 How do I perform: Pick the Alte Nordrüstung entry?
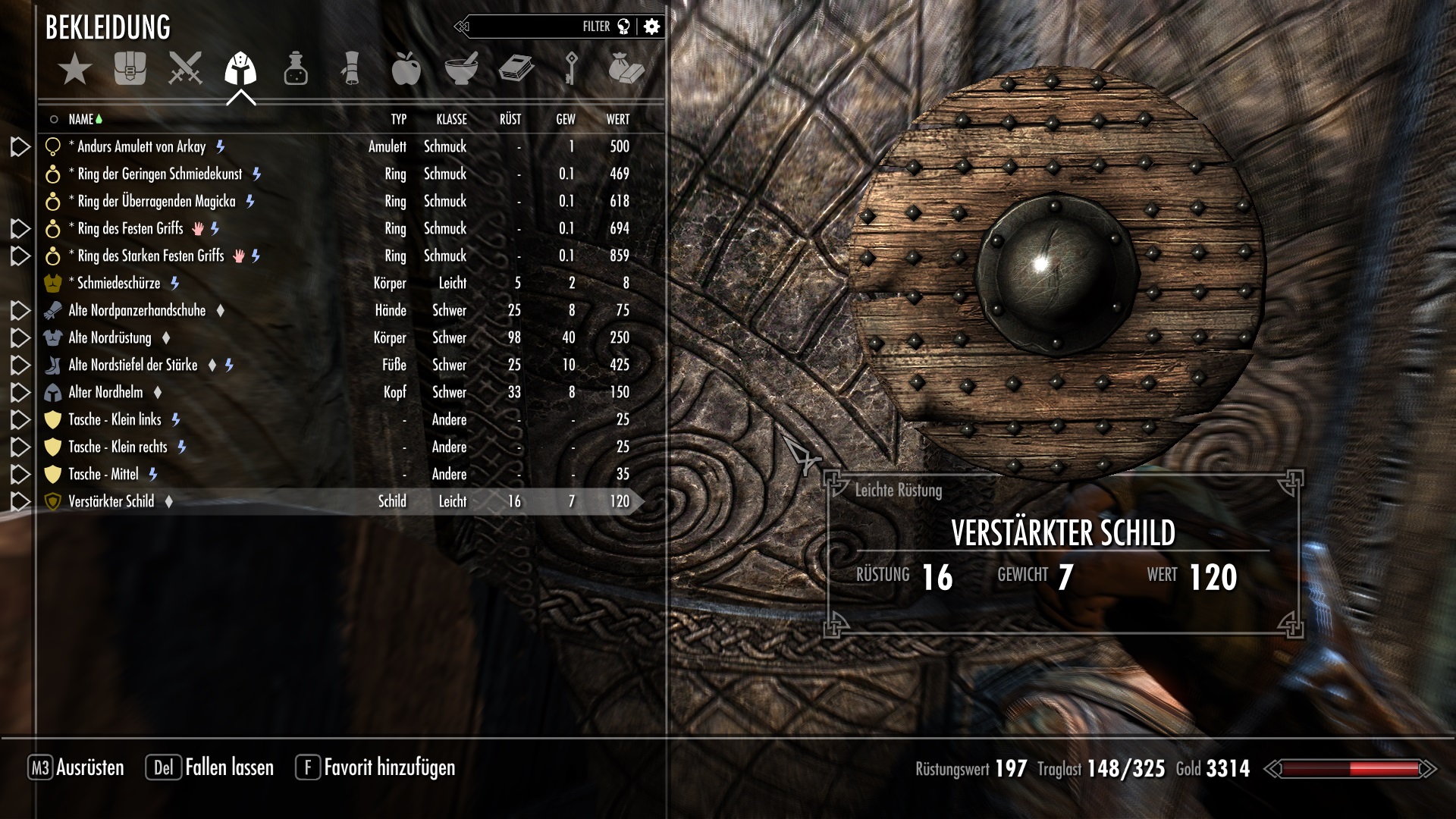coord(110,338)
